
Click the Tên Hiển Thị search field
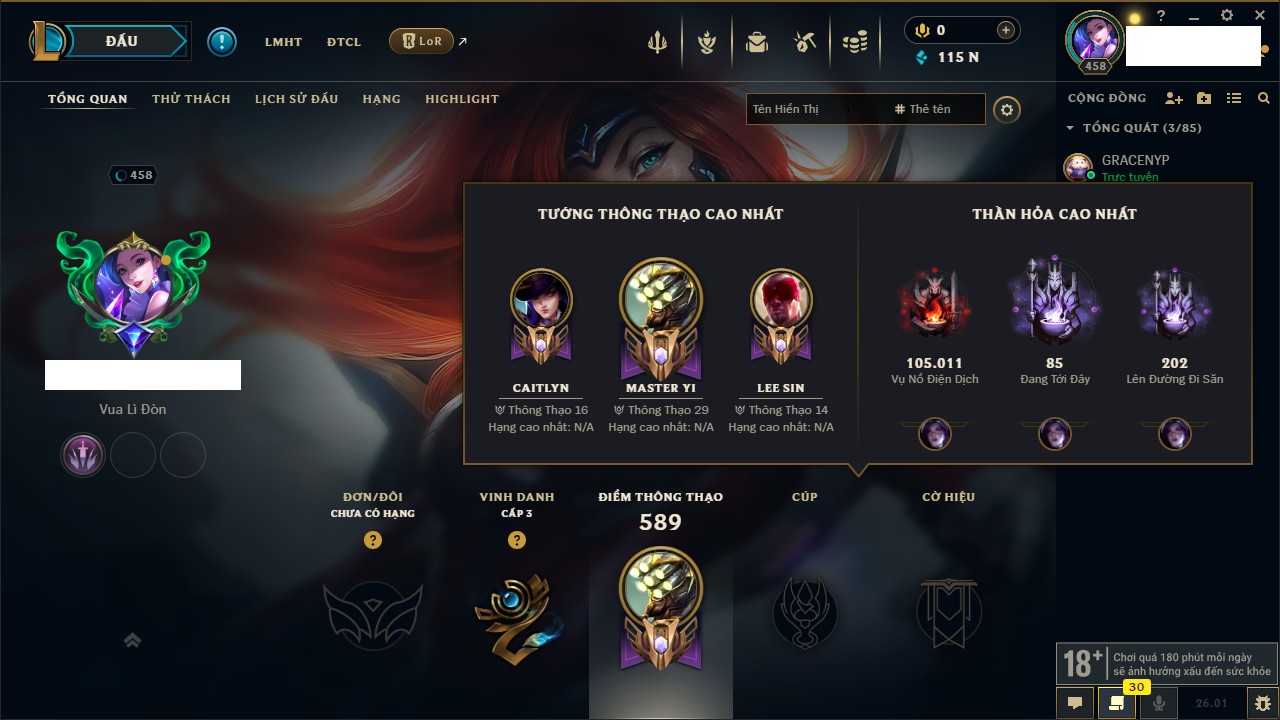pos(810,109)
